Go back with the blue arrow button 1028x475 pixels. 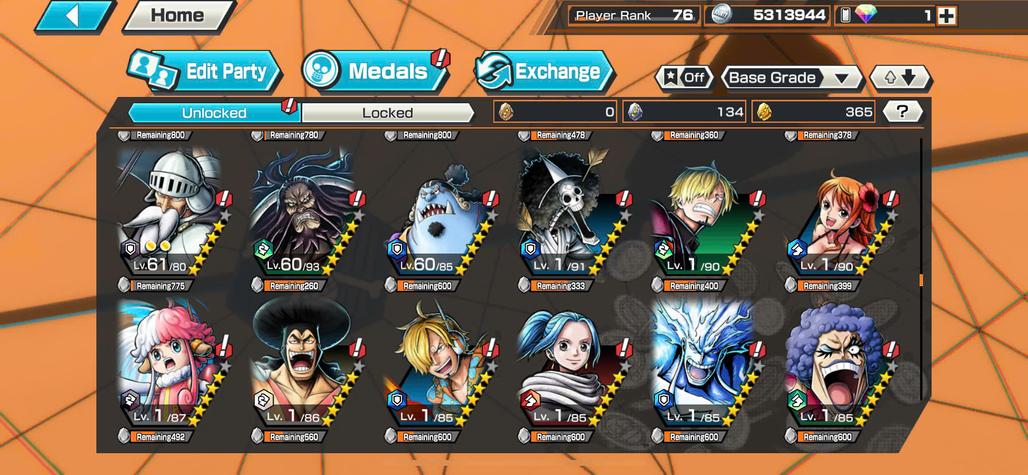pyautogui.click(x=75, y=16)
